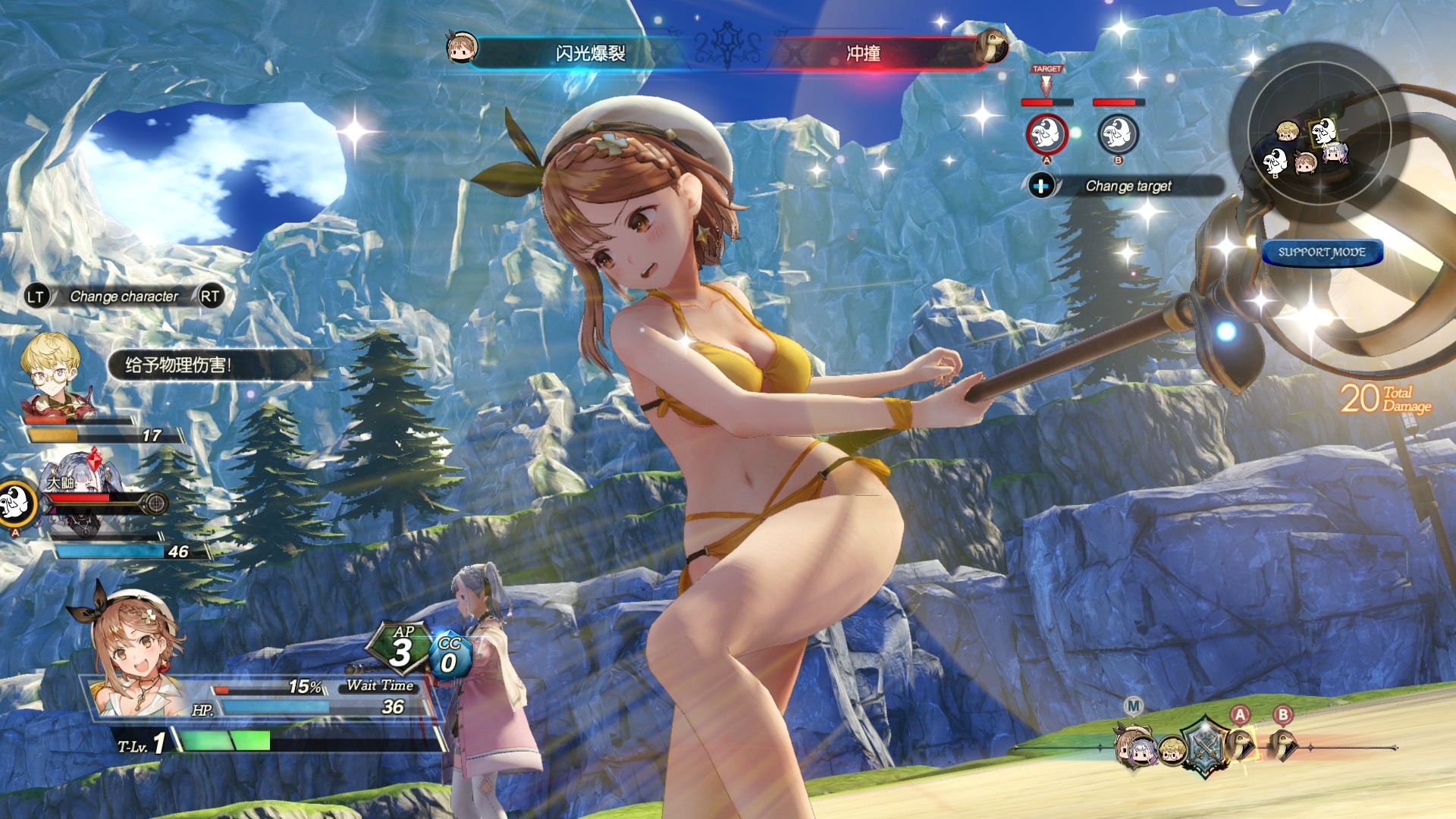Toggle the Support Mode button
The width and height of the screenshot is (1456, 819).
[1322, 253]
